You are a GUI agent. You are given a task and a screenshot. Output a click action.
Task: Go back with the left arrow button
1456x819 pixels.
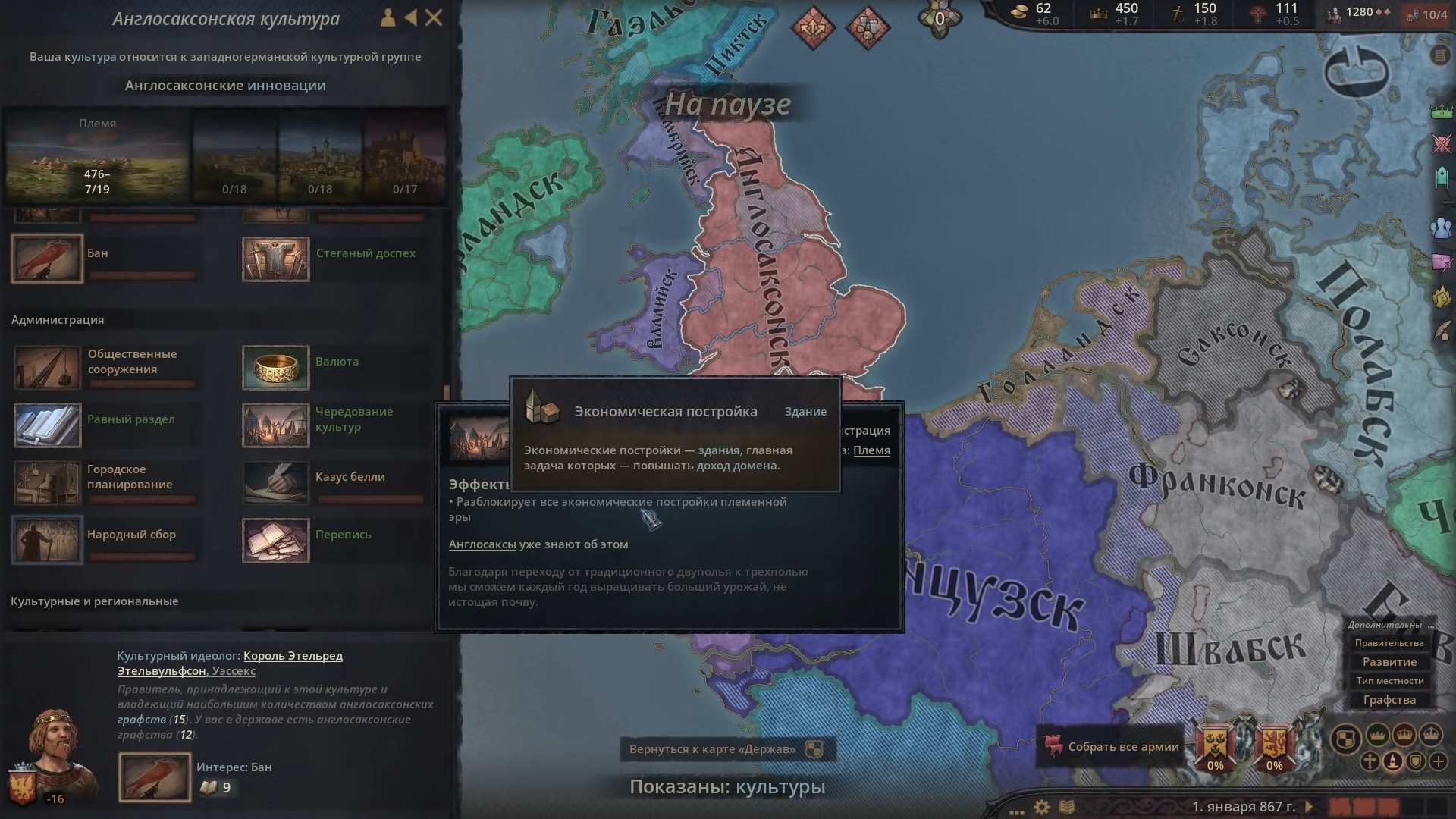tap(410, 17)
